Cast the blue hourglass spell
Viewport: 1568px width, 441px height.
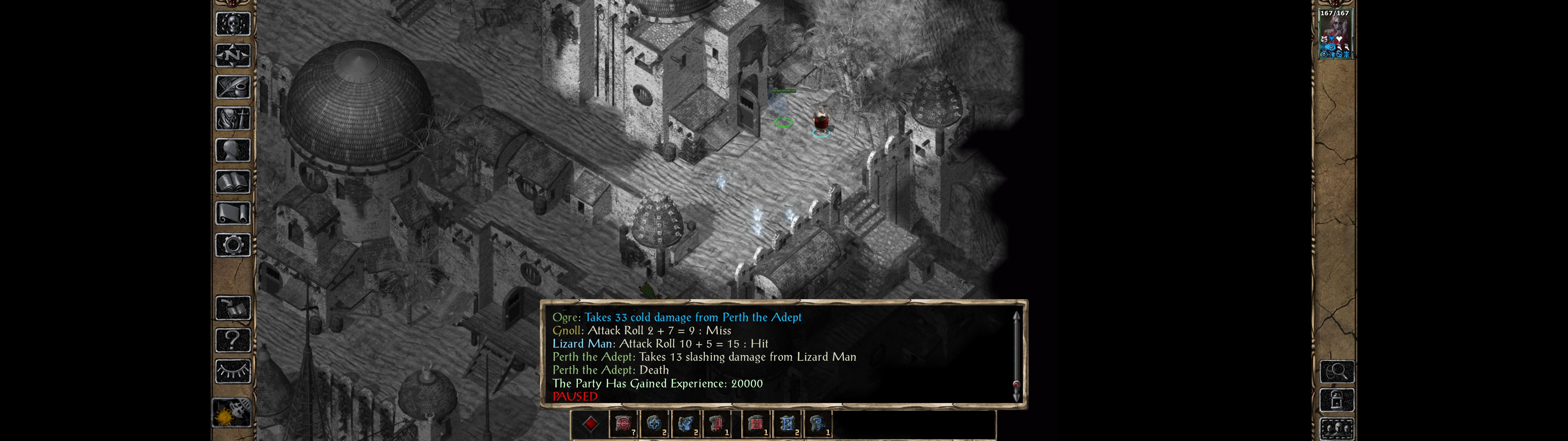787,424
